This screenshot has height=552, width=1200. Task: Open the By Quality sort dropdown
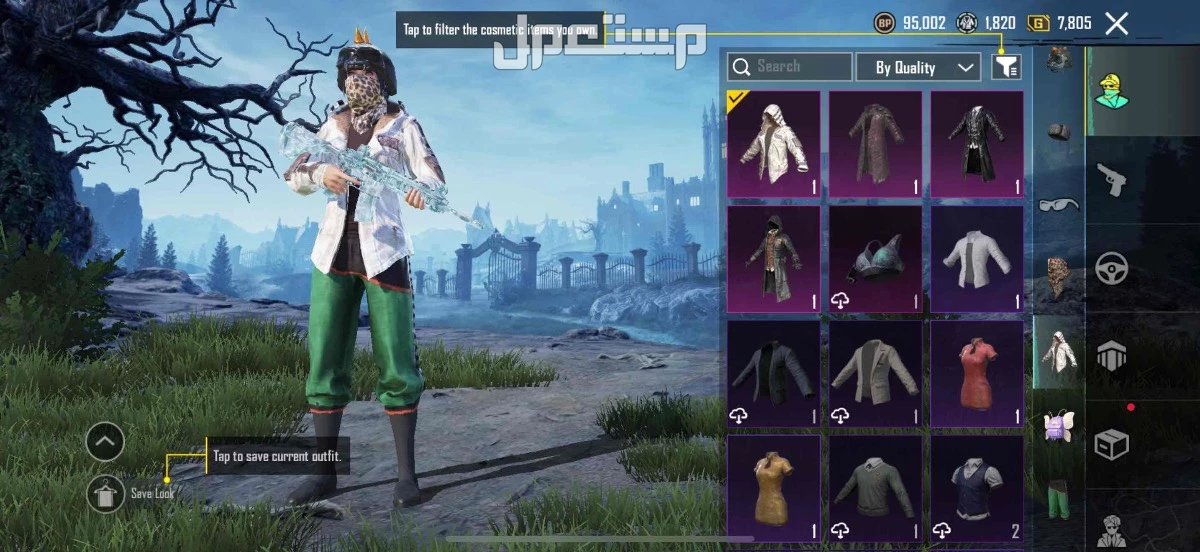pyautogui.click(x=917, y=67)
